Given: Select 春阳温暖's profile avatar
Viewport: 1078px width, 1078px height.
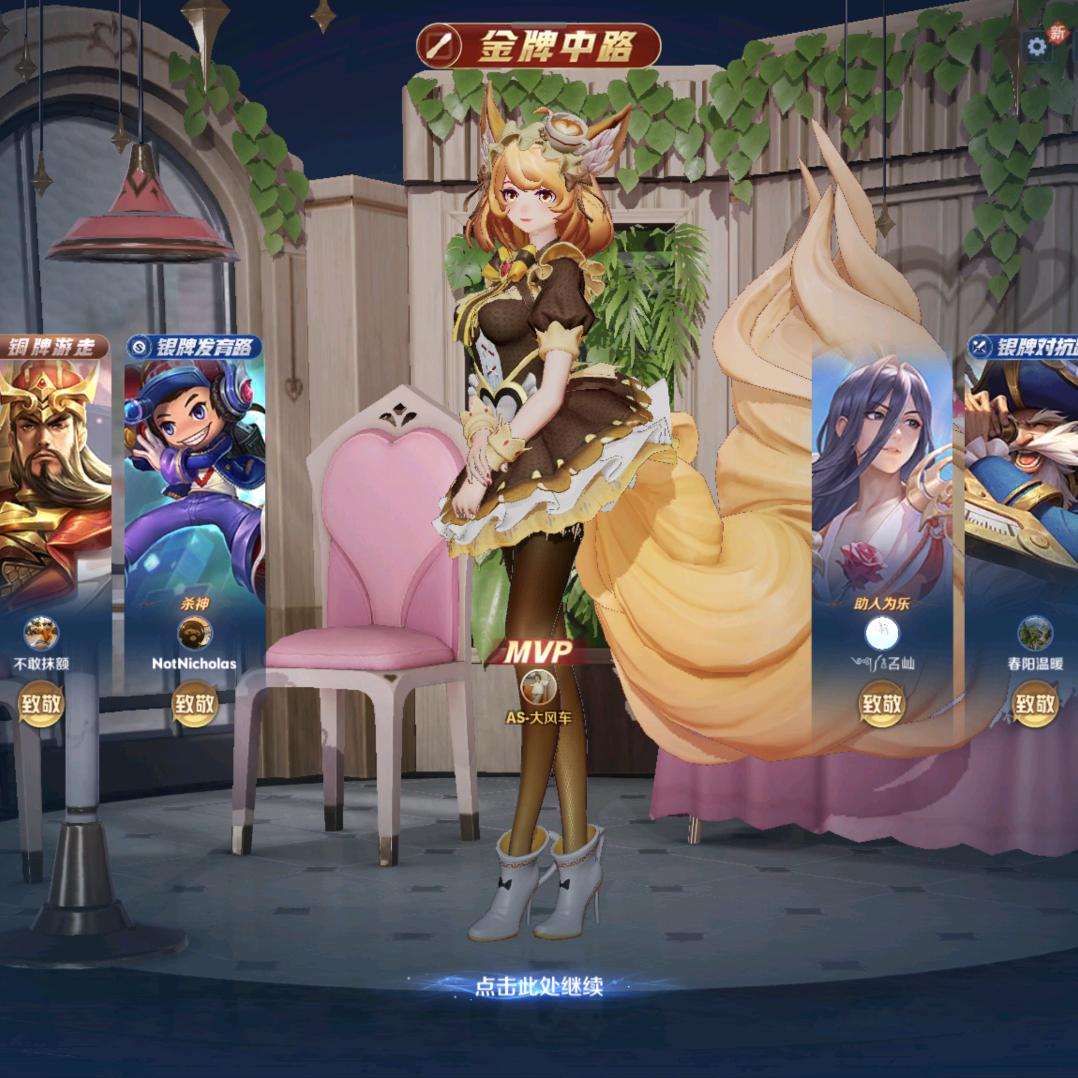Looking at the screenshot, I should [x=1034, y=633].
